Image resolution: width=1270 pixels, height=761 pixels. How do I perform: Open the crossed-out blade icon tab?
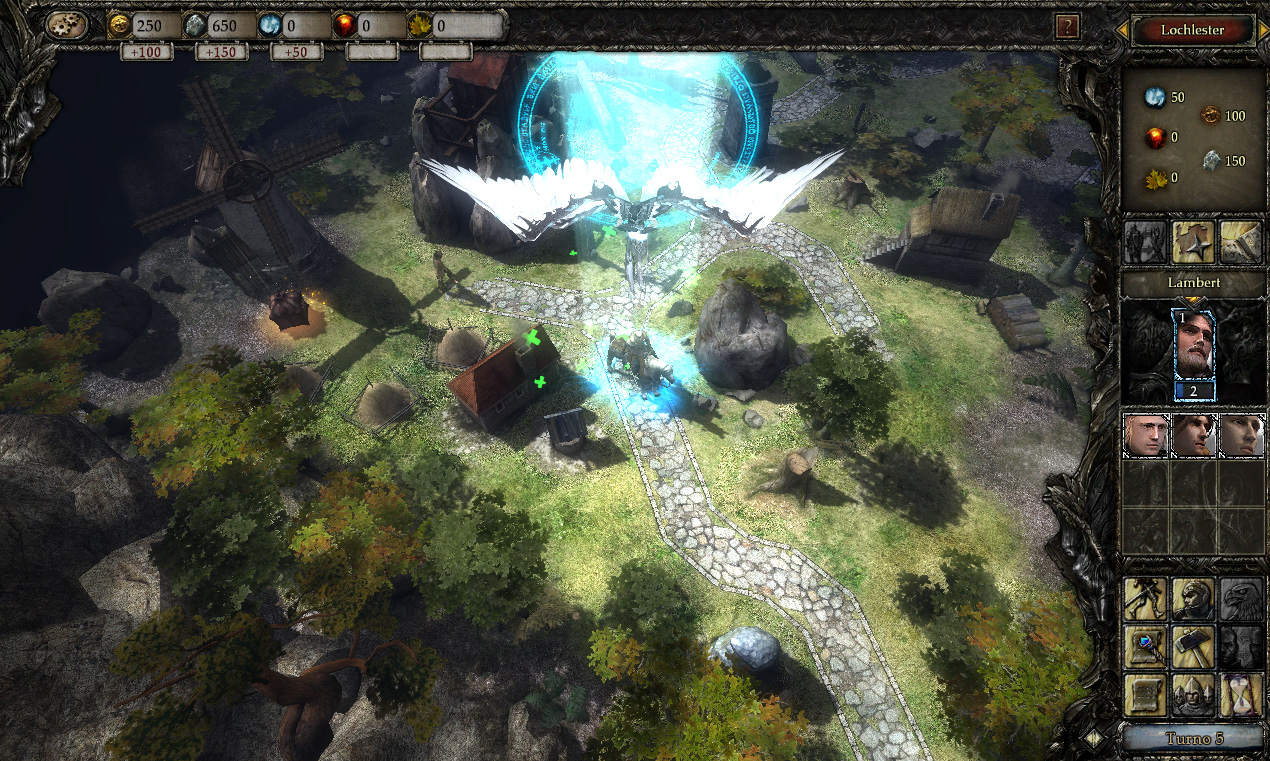coord(1241,243)
